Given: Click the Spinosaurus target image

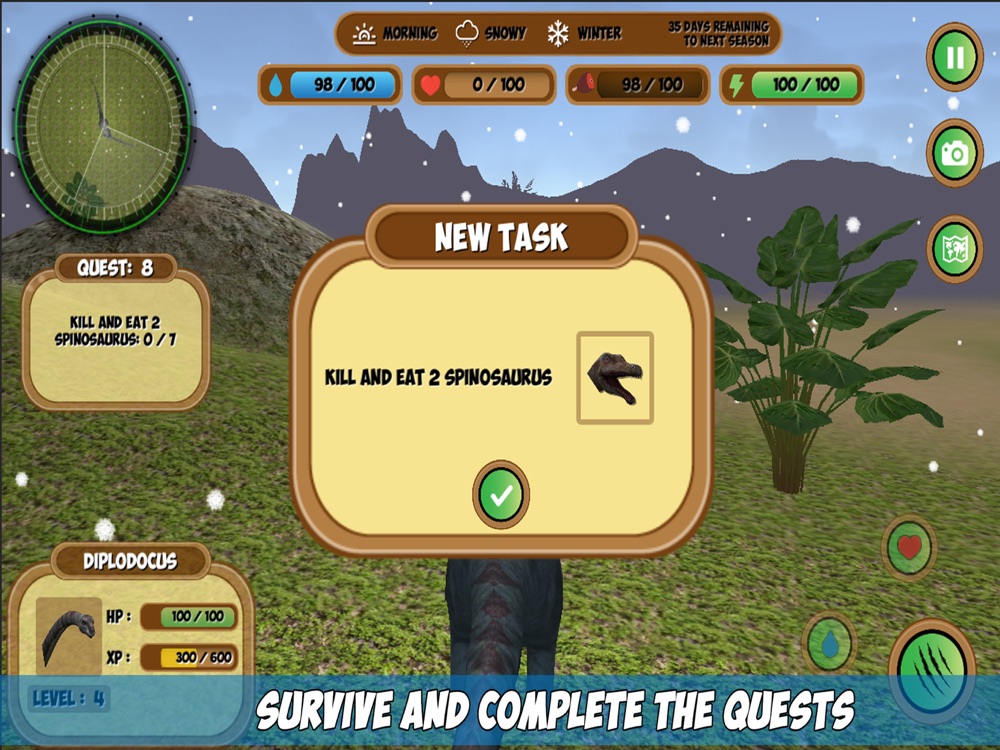Looking at the screenshot, I should (615, 378).
